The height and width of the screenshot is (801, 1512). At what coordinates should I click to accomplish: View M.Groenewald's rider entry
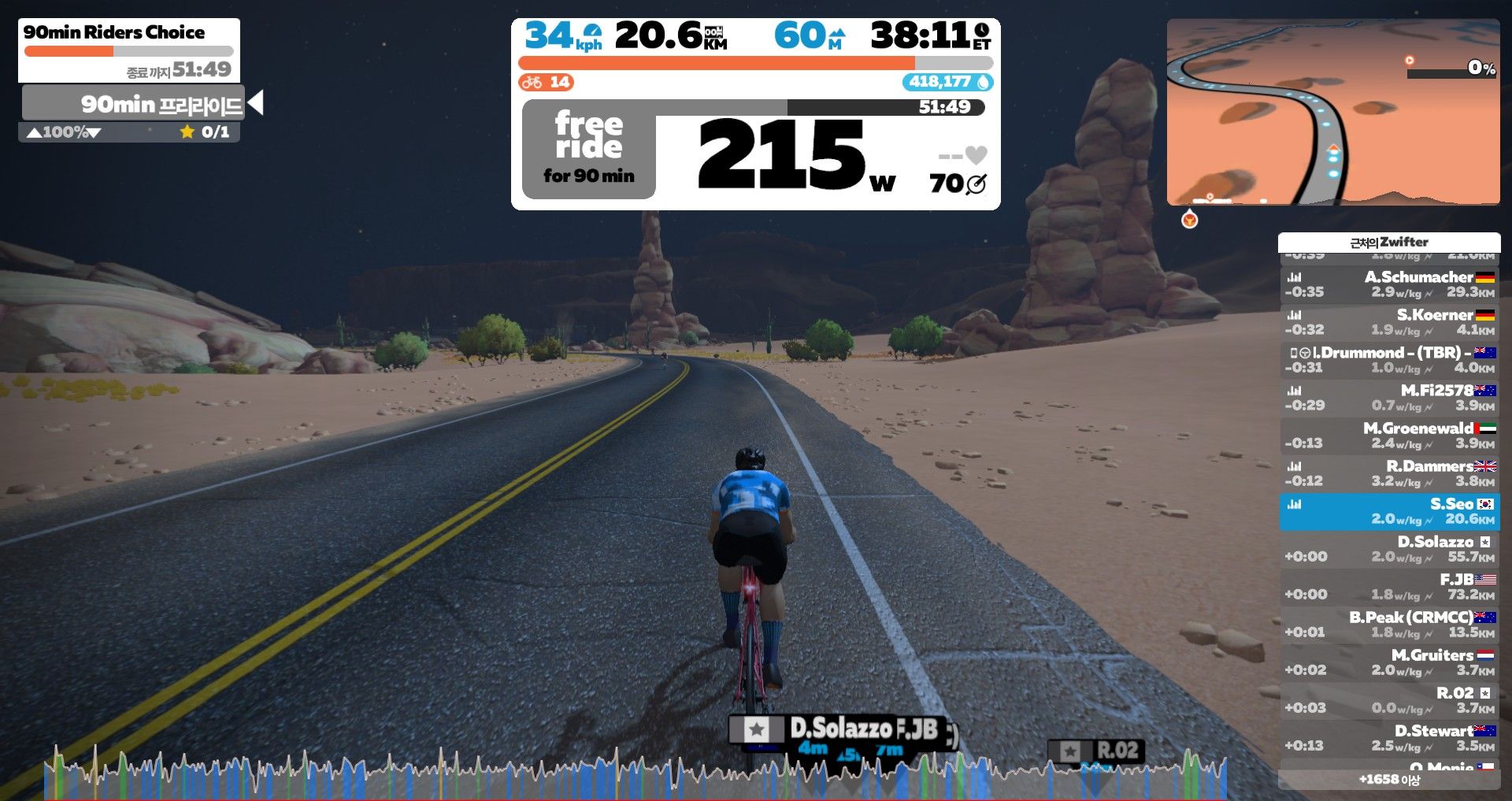(1389, 436)
